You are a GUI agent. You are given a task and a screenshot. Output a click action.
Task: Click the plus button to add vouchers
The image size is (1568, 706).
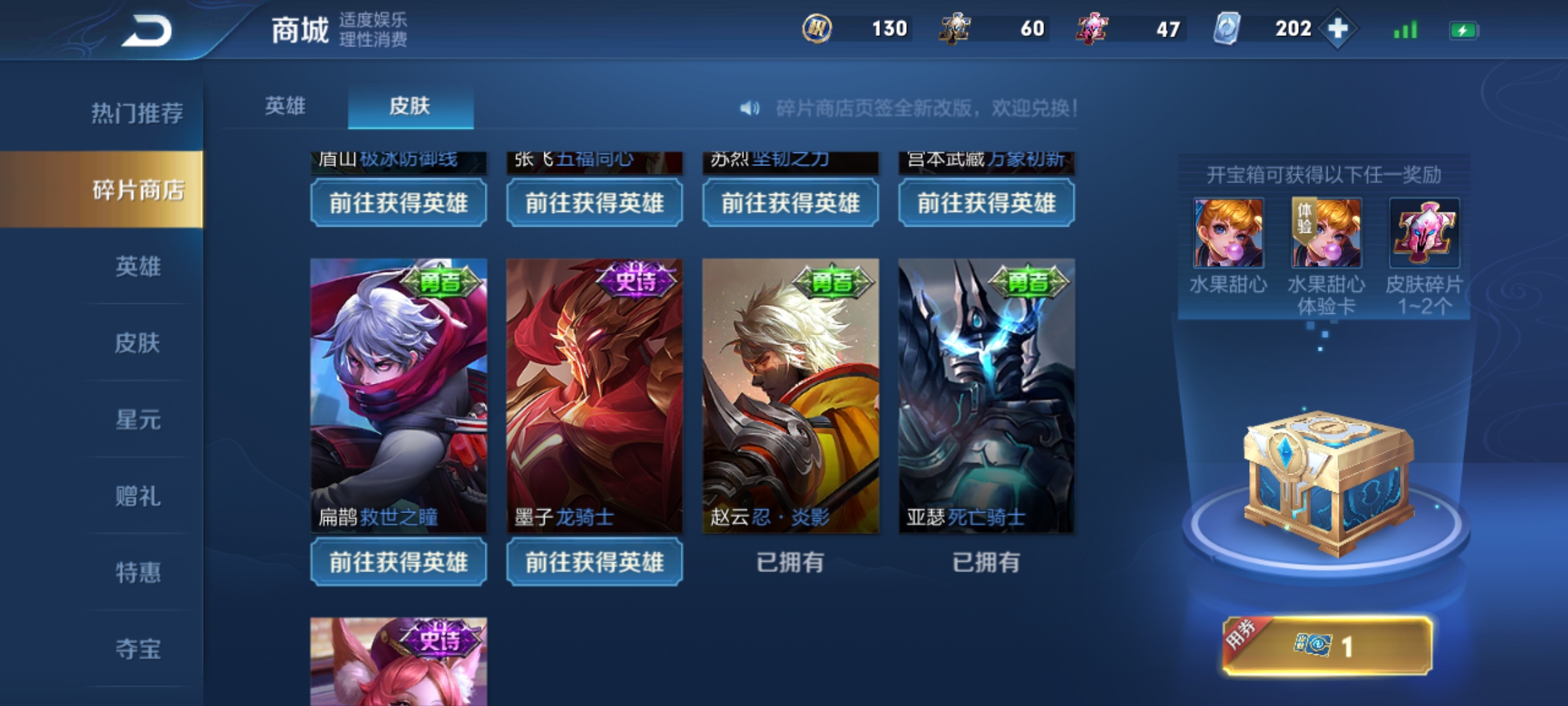[1337, 29]
